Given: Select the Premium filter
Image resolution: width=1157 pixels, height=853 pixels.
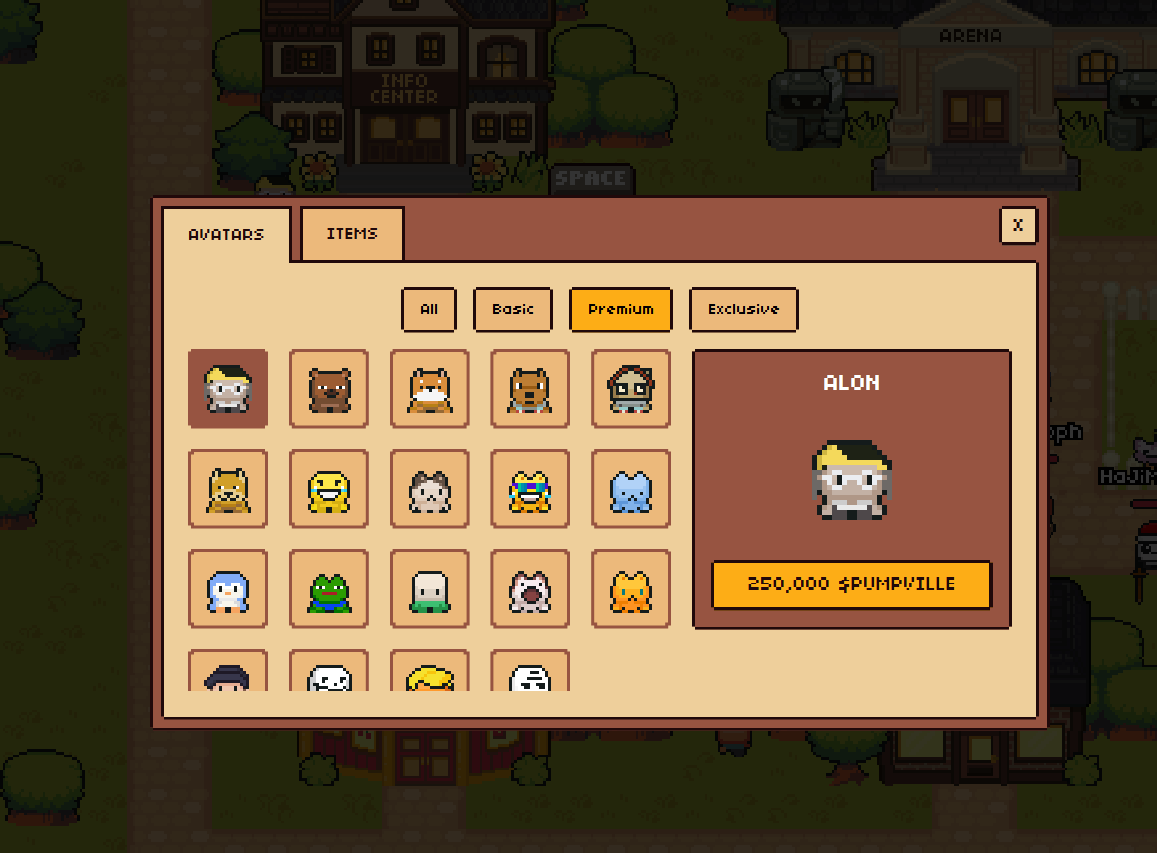Looking at the screenshot, I should [x=621, y=309].
